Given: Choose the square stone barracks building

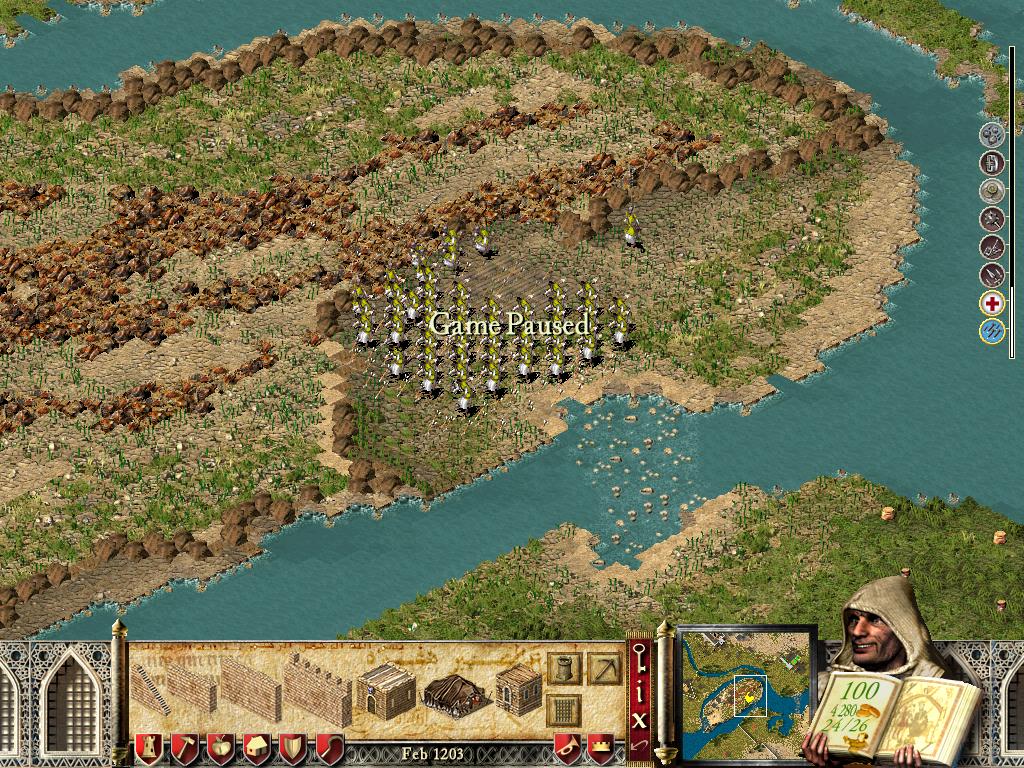Looking at the screenshot, I should pyautogui.click(x=519, y=688).
